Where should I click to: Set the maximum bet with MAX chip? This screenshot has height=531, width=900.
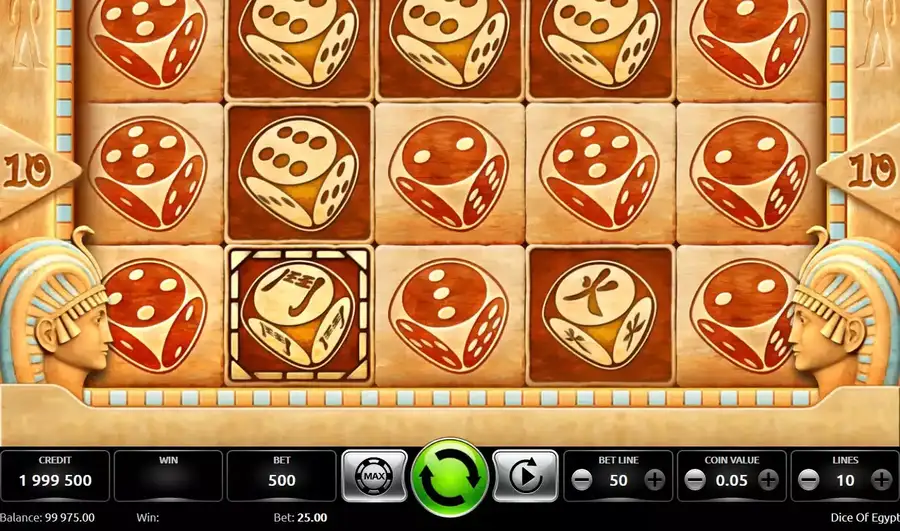pos(375,477)
